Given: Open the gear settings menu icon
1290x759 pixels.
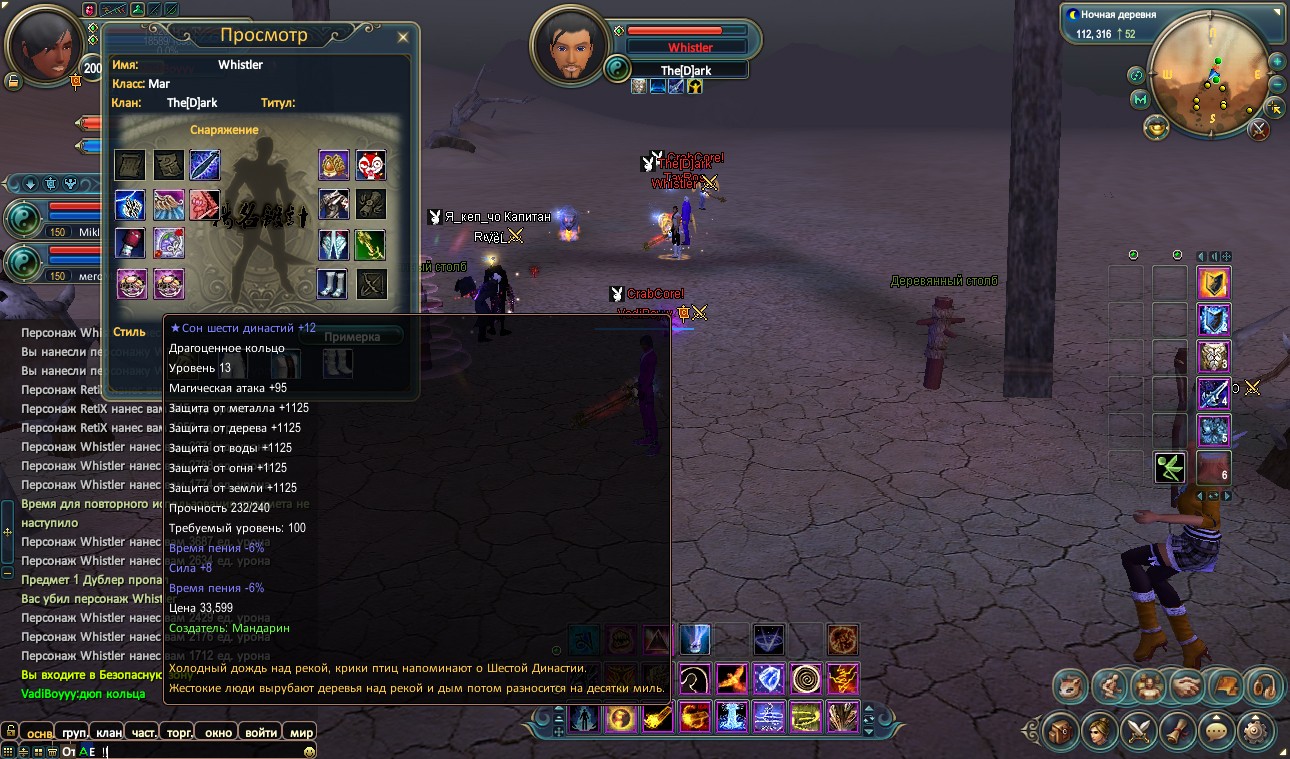Looking at the screenshot, I should click(x=1257, y=733).
